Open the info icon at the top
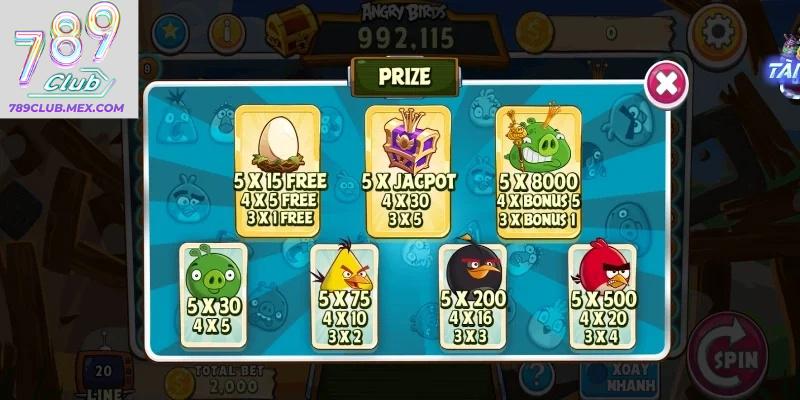This screenshot has height=400, width=800. [x=229, y=32]
